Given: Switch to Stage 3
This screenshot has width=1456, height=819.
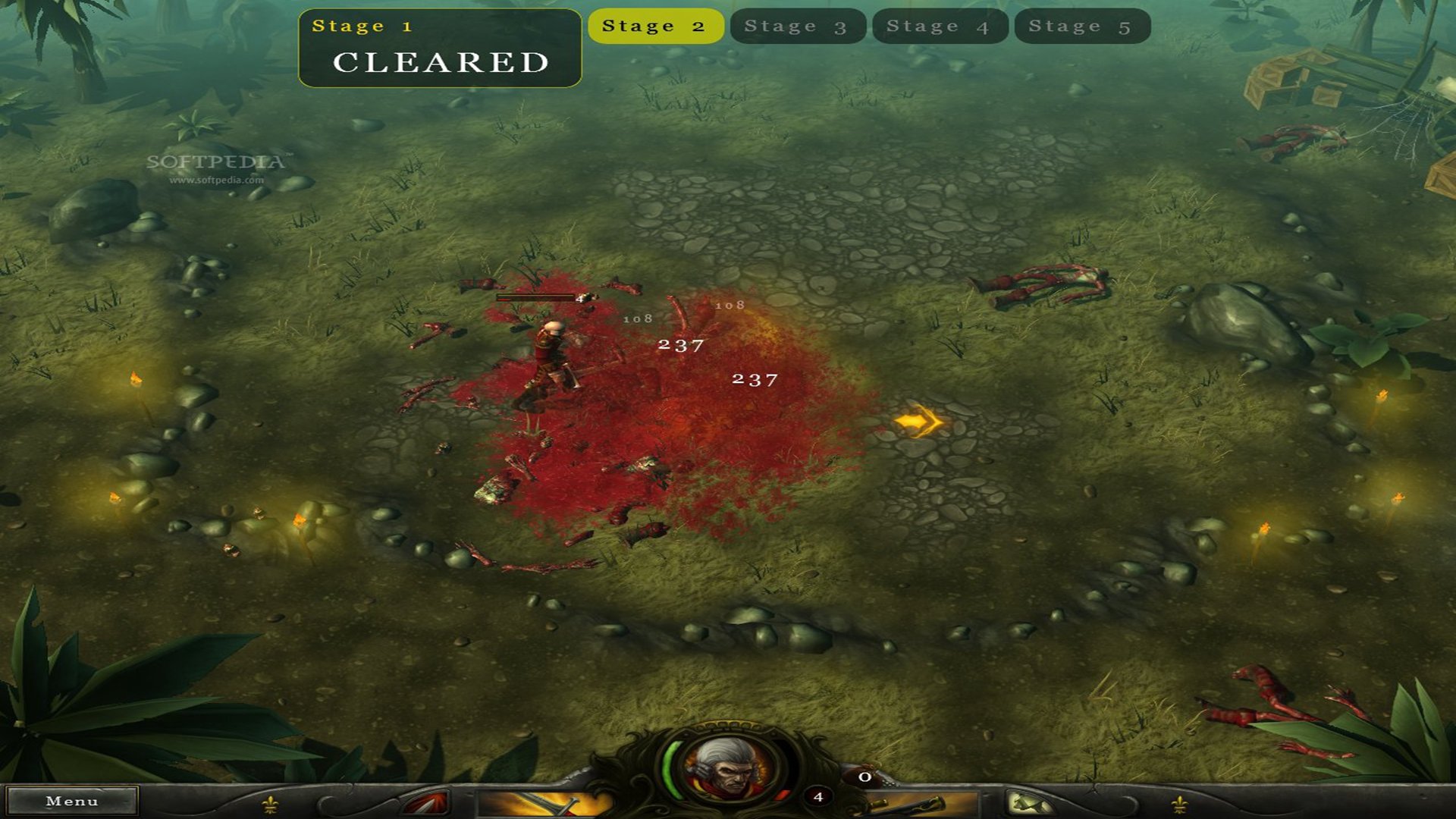Looking at the screenshot, I should 797,27.
